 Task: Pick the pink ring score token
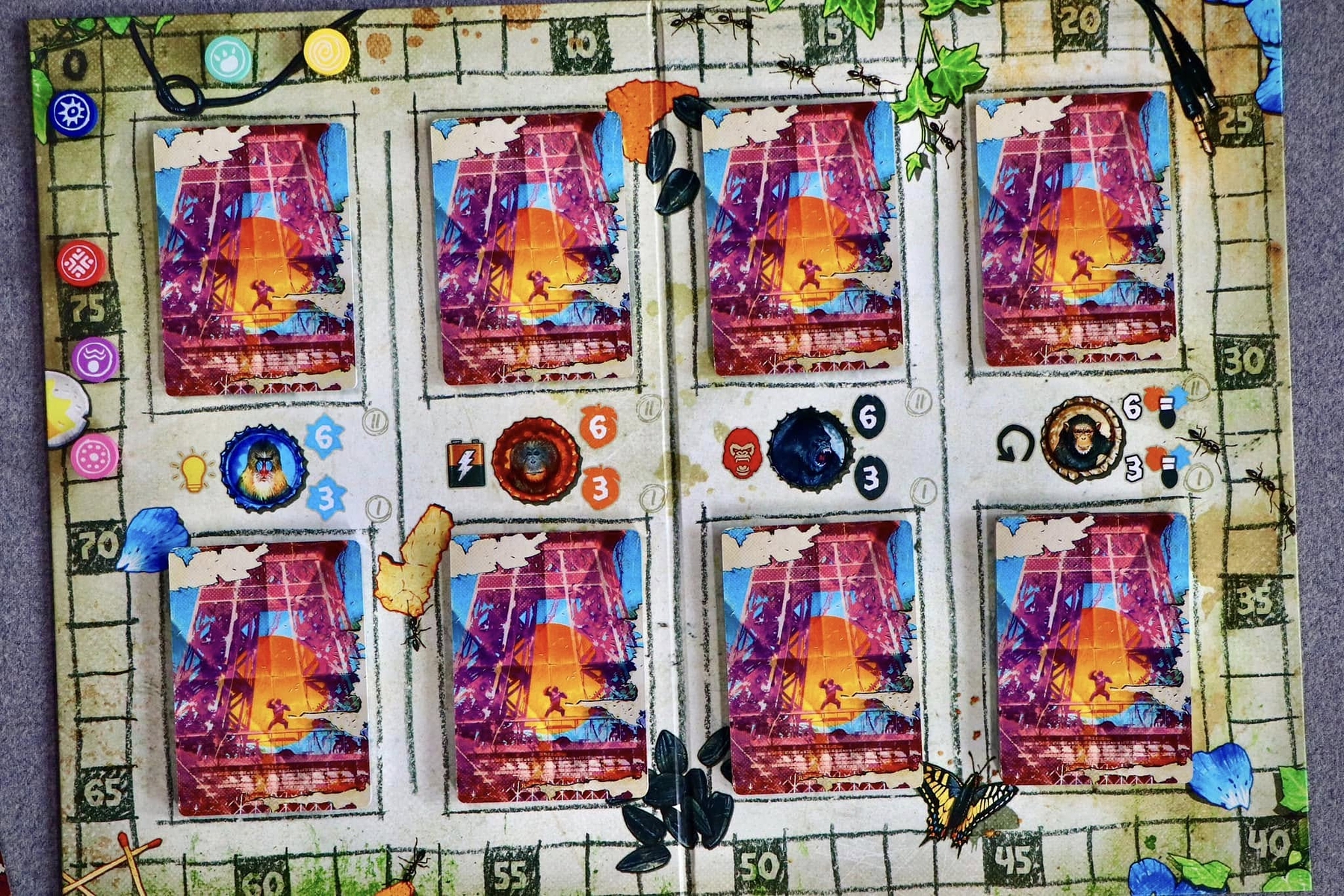coord(95,455)
